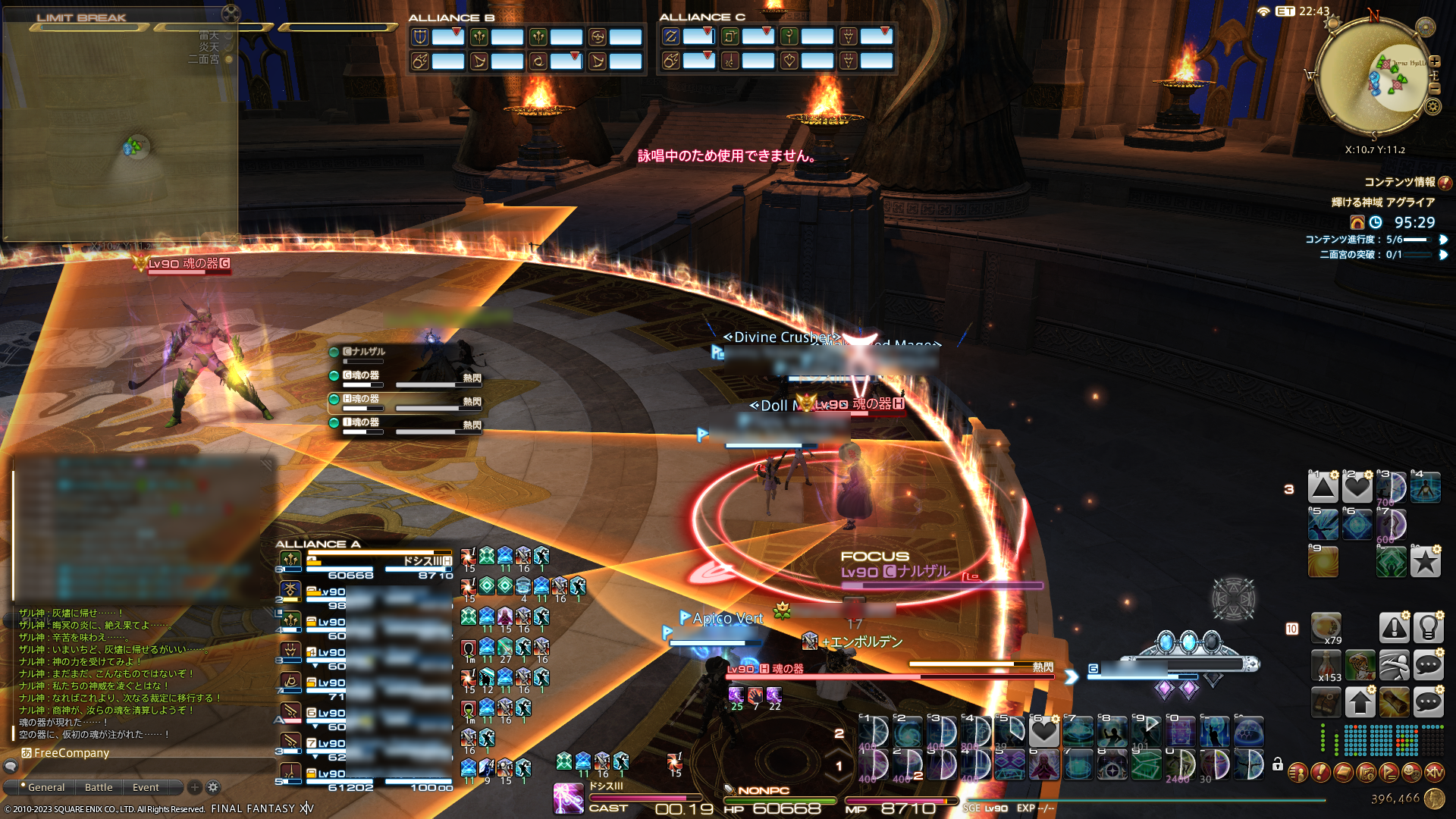Switch to the General chat tab
This screenshot has height=819, width=1456.
(45, 787)
